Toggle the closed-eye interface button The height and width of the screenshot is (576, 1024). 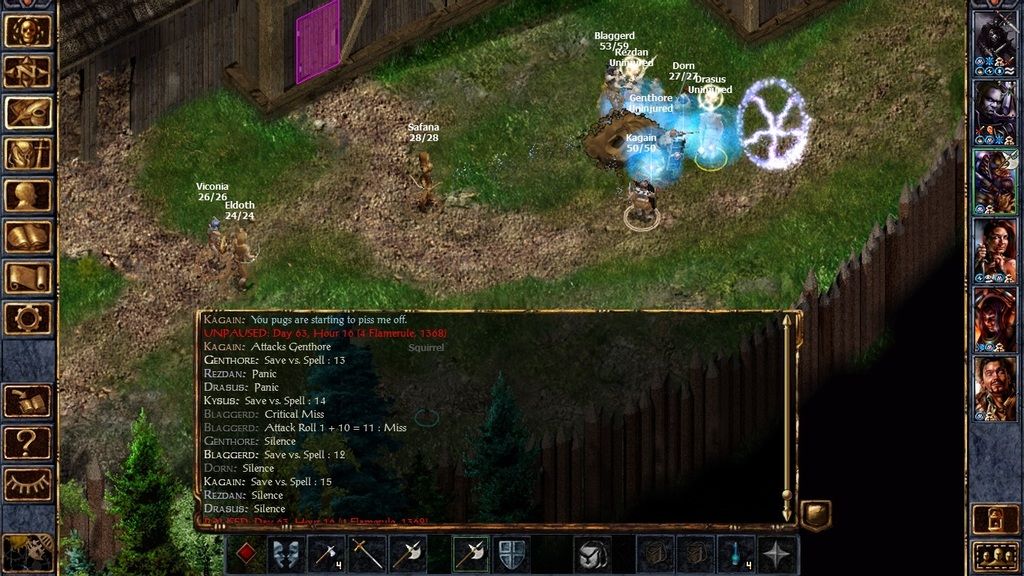pyautogui.click(x=28, y=483)
